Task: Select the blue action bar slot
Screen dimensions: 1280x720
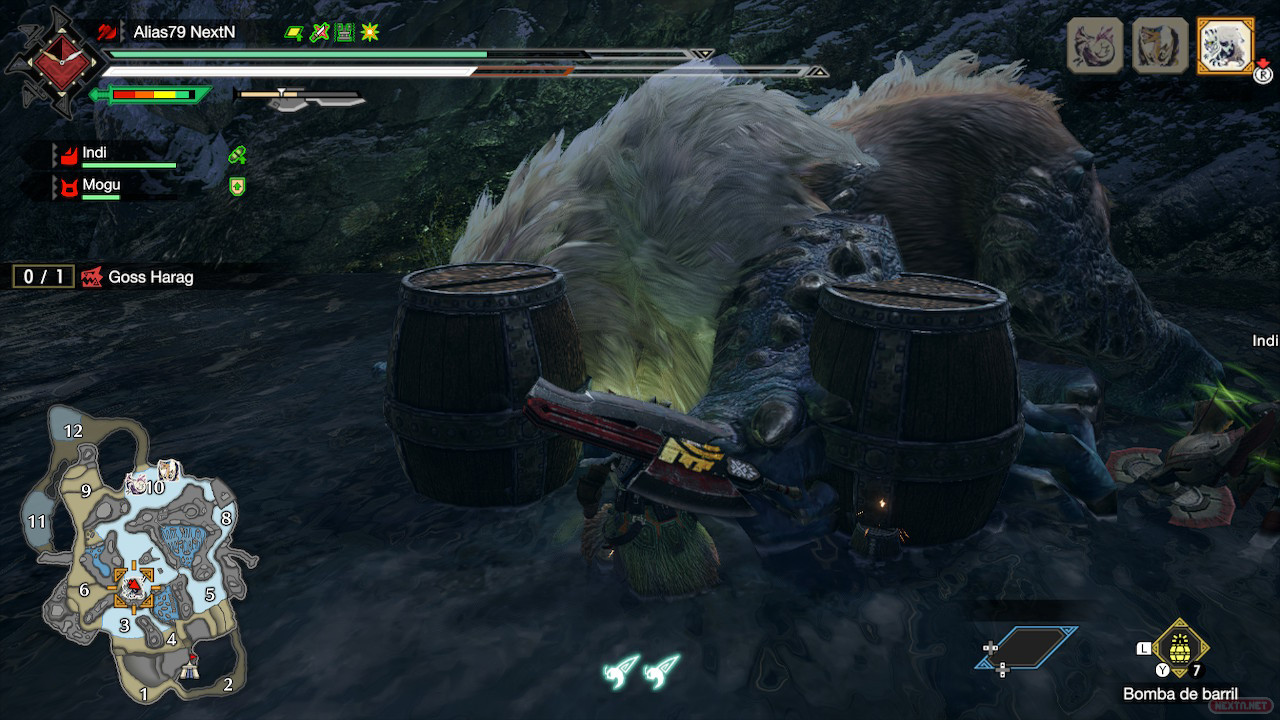Action: point(1027,648)
